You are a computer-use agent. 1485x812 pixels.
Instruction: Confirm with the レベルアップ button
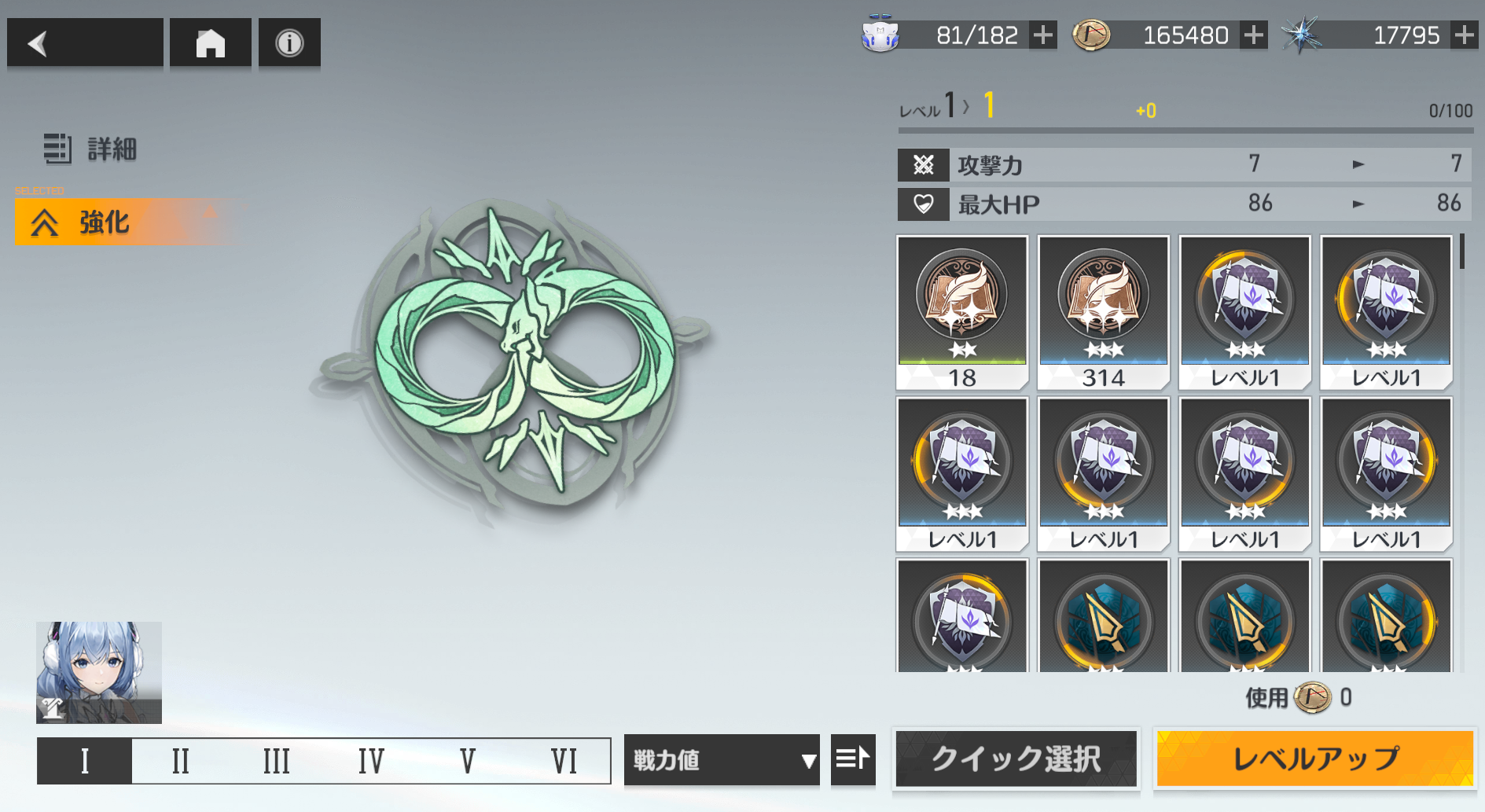[x=1314, y=759]
